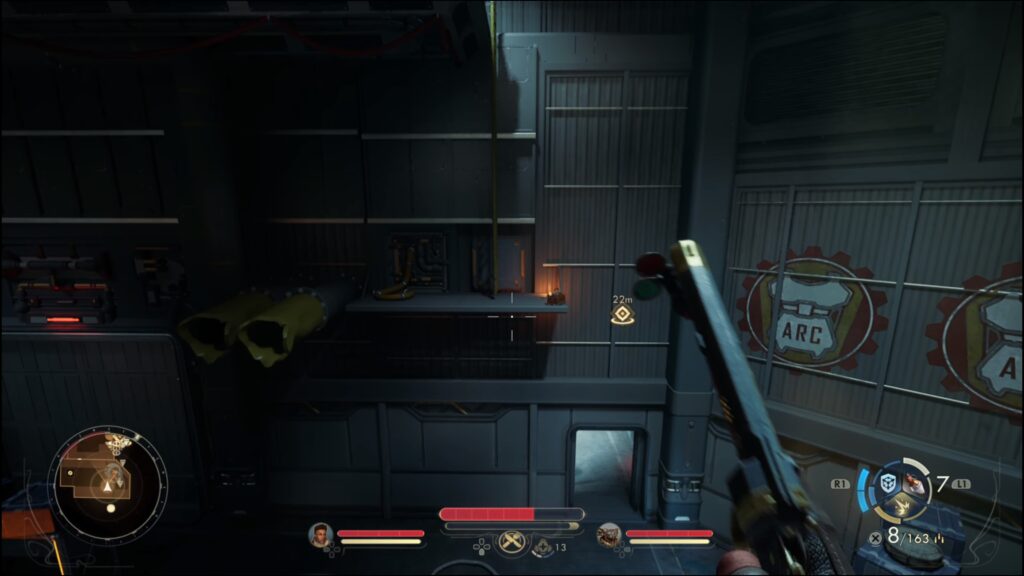The image size is (1024, 576).
Task: Activate the golden burst ability icon
Action: (x=901, y=507)
